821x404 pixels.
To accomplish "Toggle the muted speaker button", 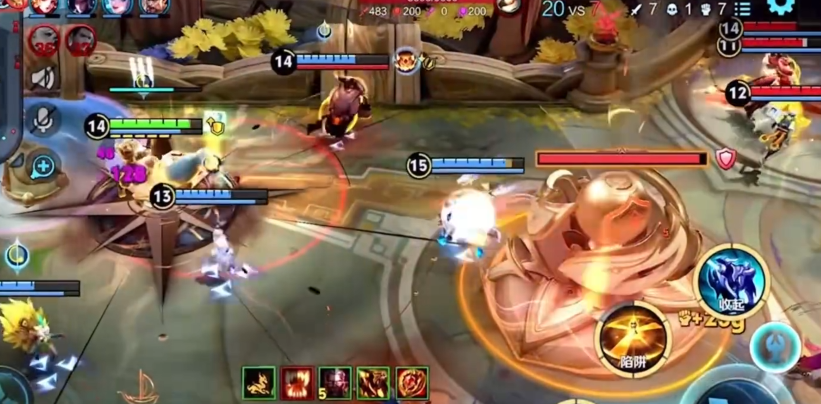I will click(43, 77).
